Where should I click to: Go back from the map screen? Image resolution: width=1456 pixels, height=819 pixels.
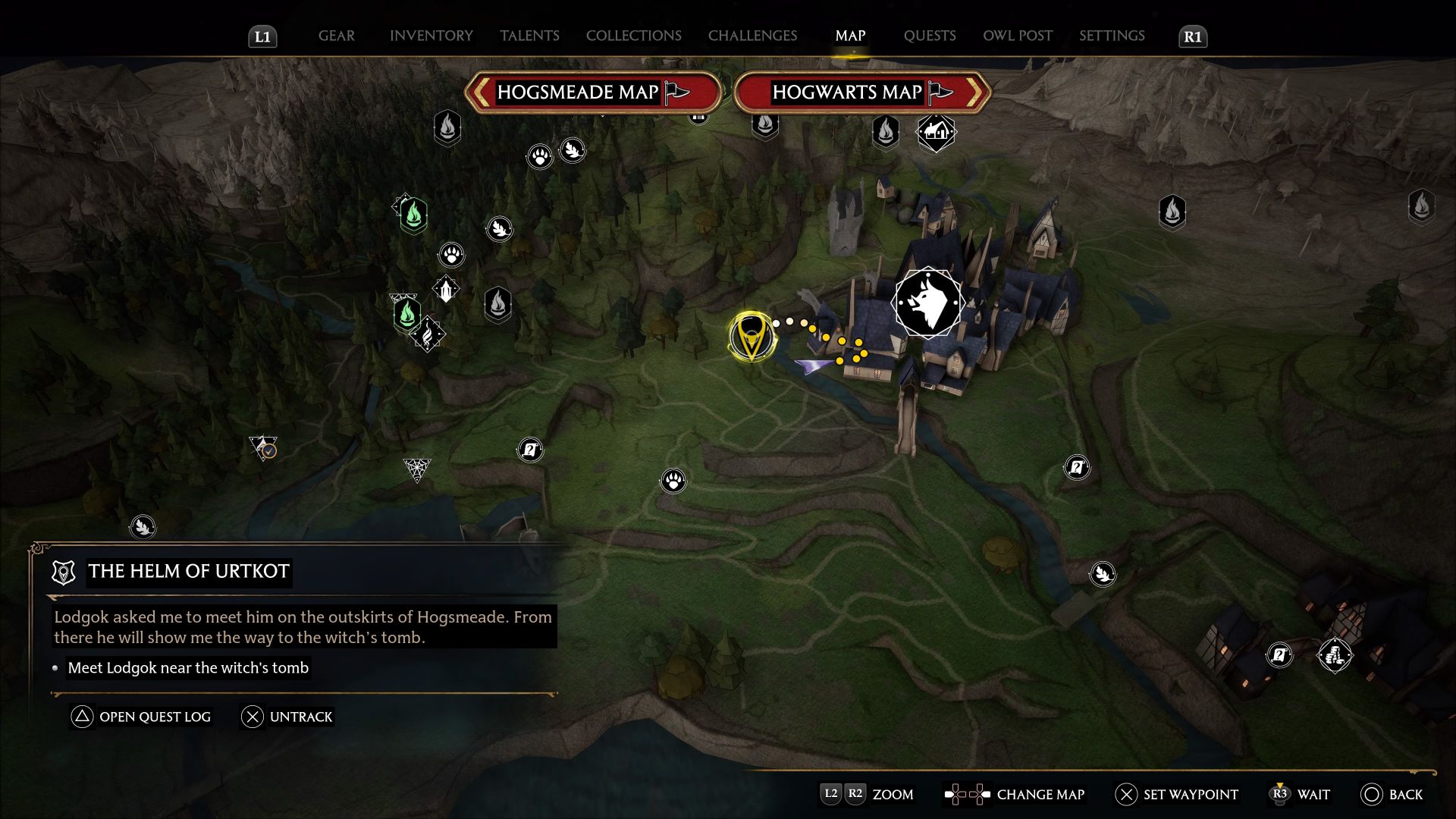1392,794
